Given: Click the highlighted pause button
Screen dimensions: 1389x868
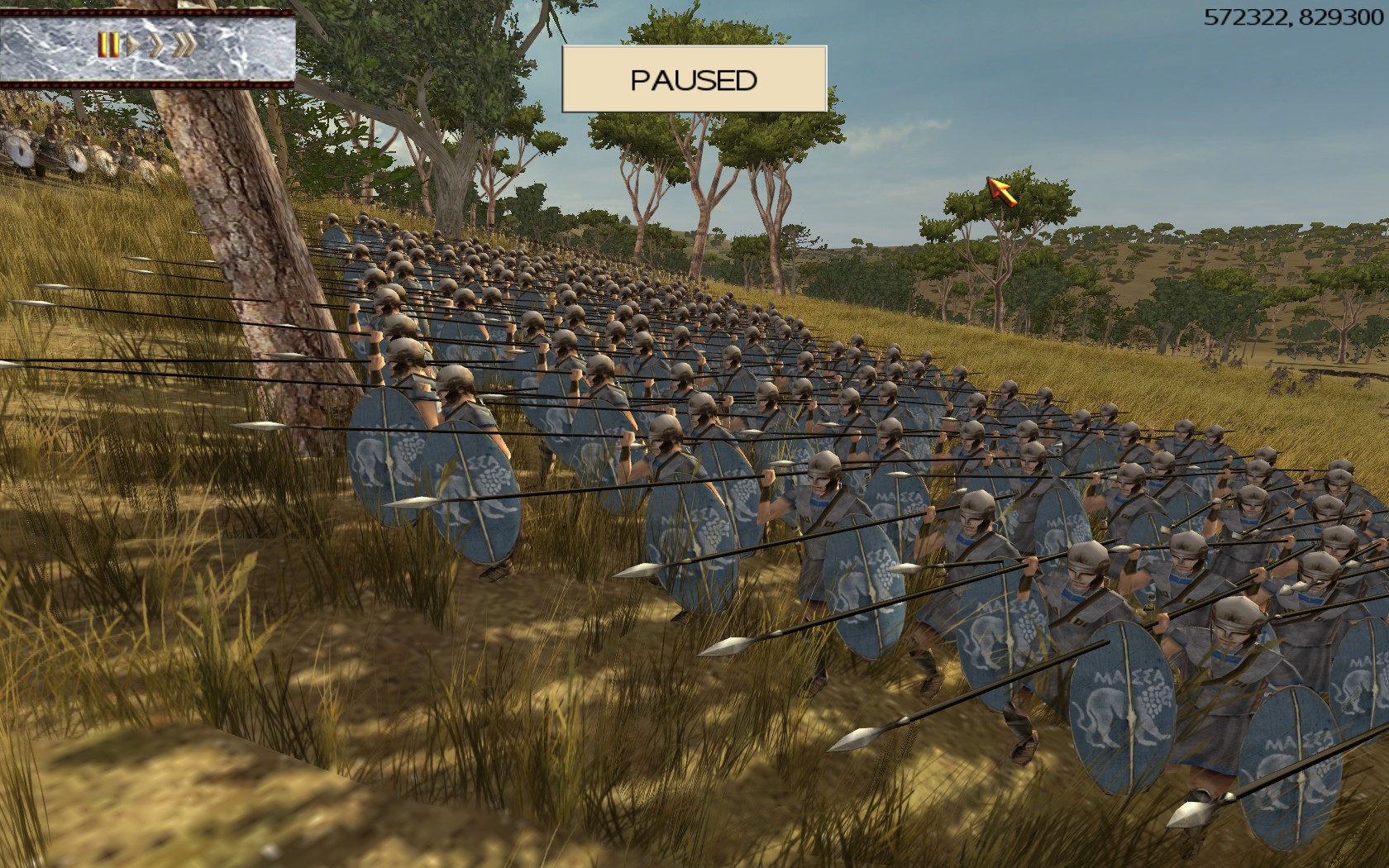Looking at the screenshot, I should (108, 45).
